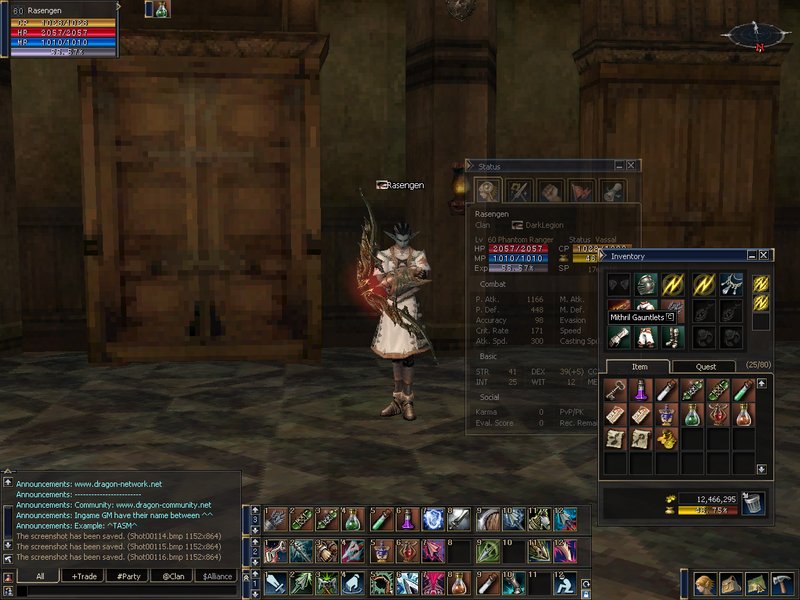
Task: Select the All chat tab
Action: click(x=40, y=576)
